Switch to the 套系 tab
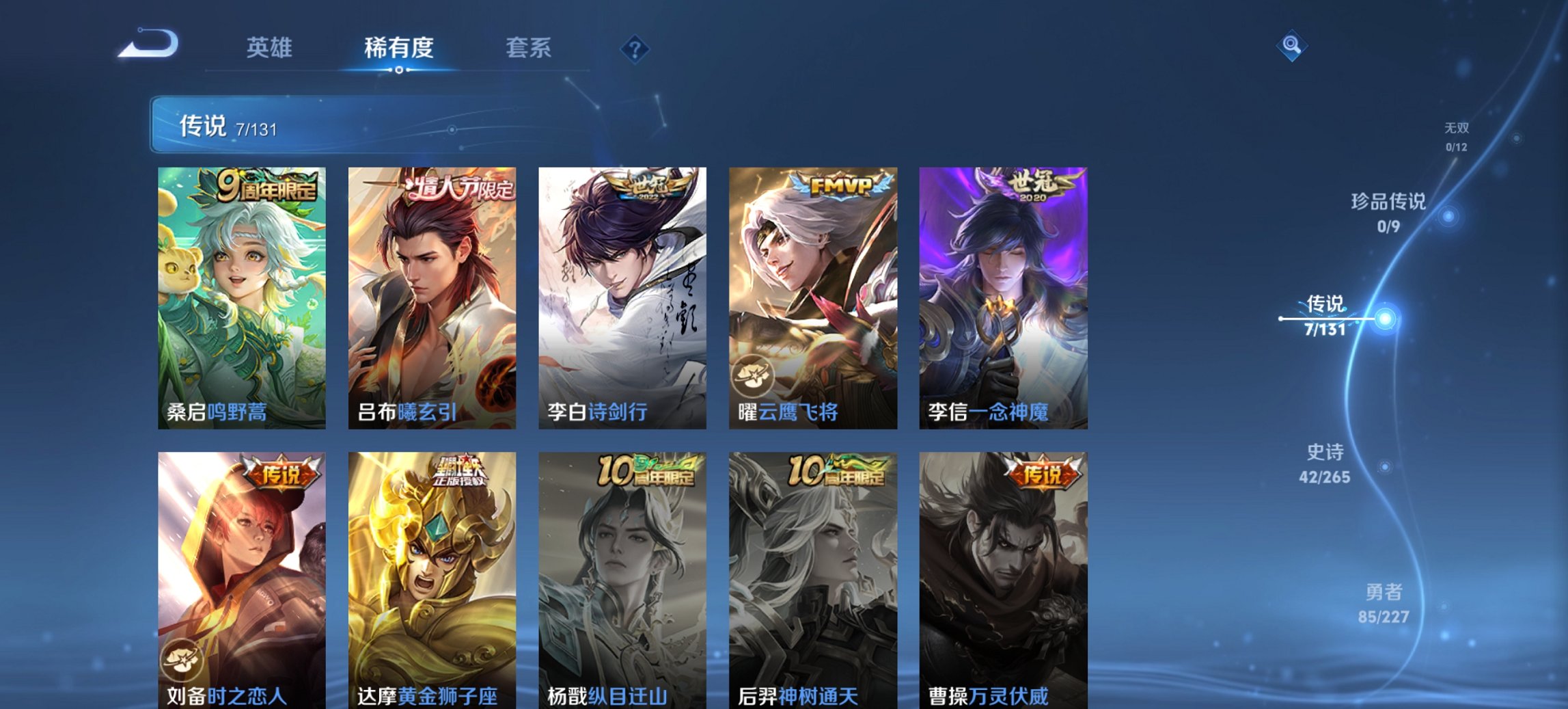 (x=529, y=48)
